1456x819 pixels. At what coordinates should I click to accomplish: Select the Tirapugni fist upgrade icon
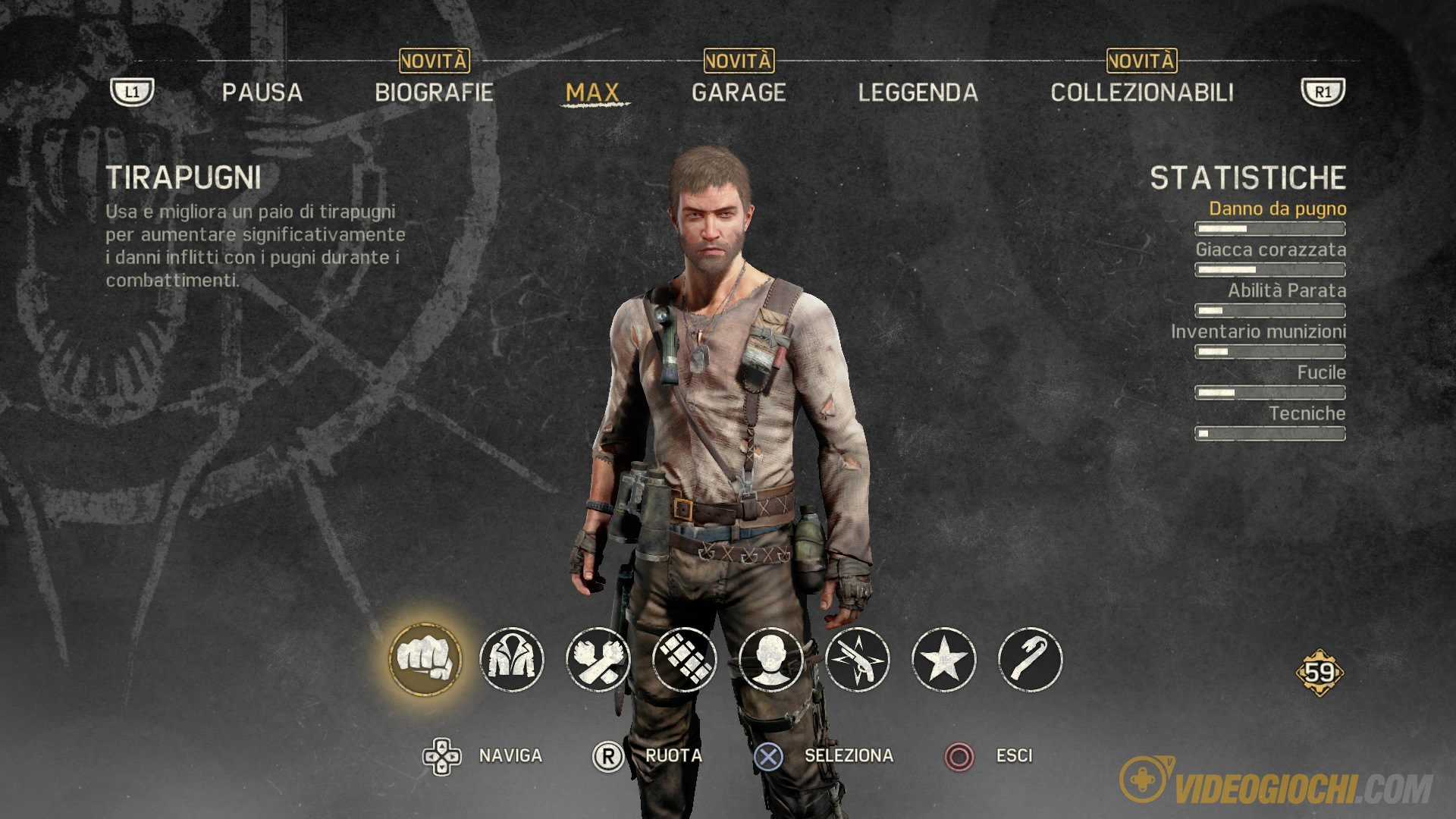point(425,658)
